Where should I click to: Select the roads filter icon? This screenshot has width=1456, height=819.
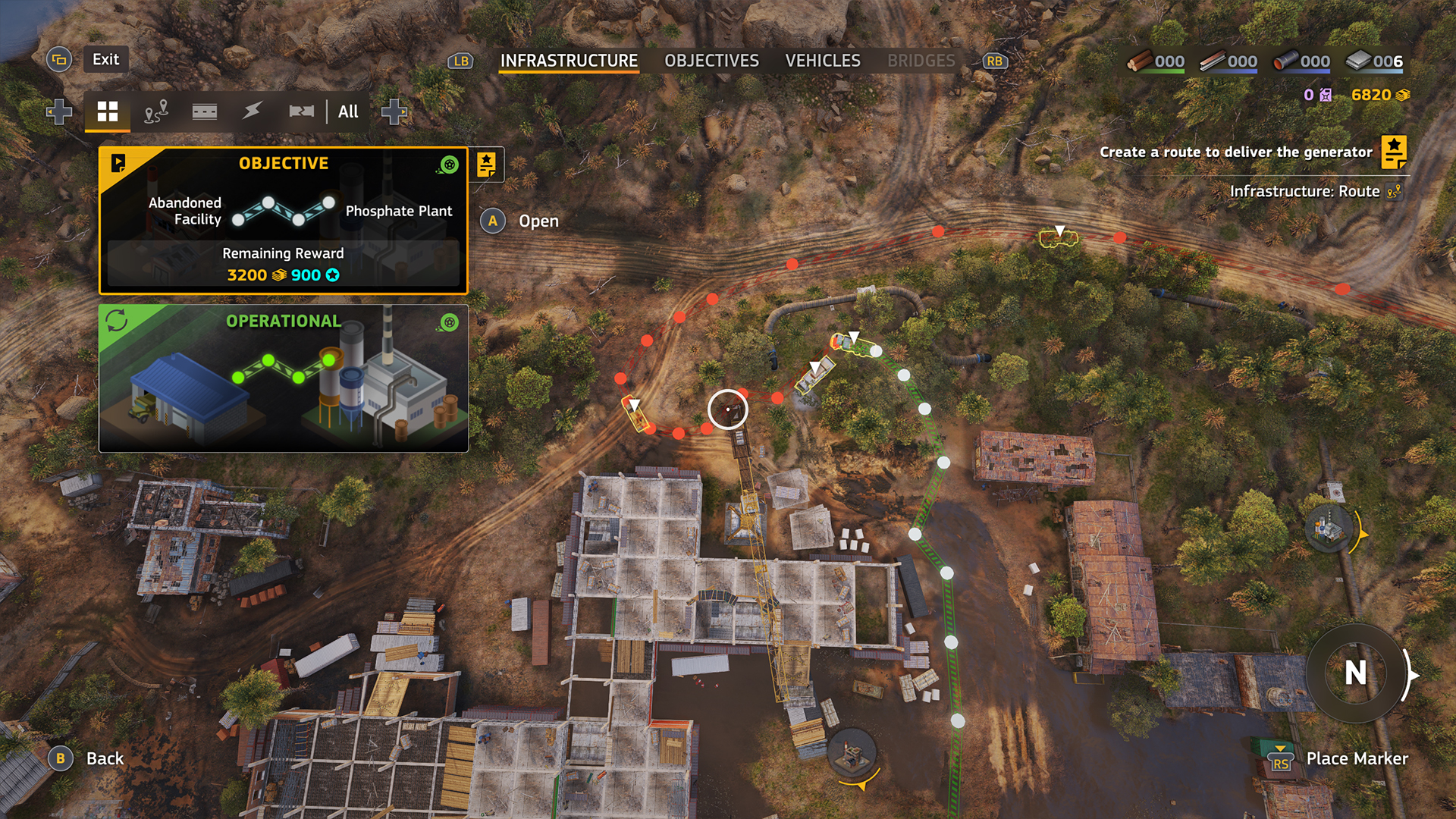click(x=206, y=111)
